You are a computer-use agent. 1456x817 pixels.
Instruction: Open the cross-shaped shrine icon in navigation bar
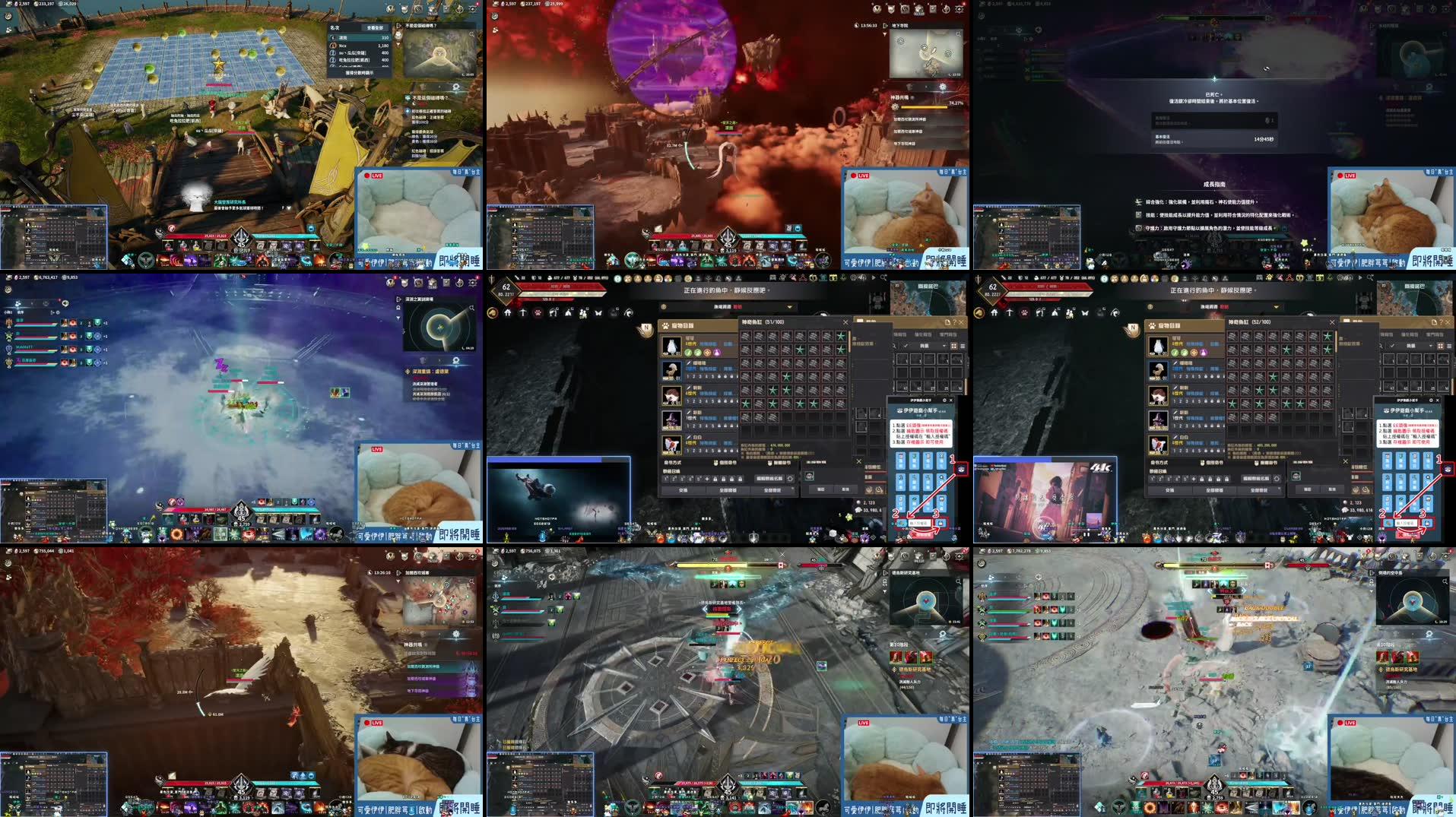point(523,312)
